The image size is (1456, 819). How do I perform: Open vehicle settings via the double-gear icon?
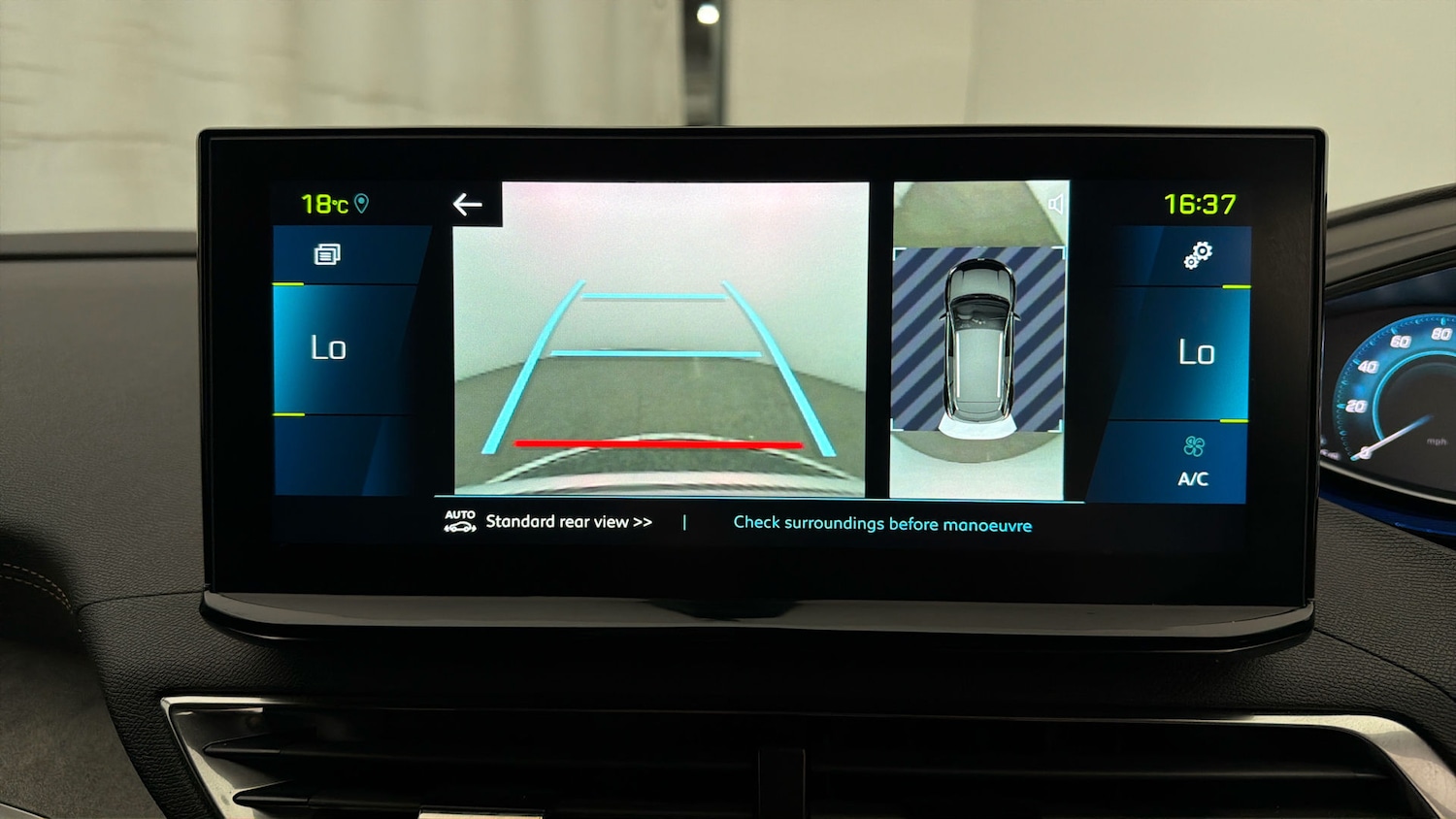(x=1196, y=256)
